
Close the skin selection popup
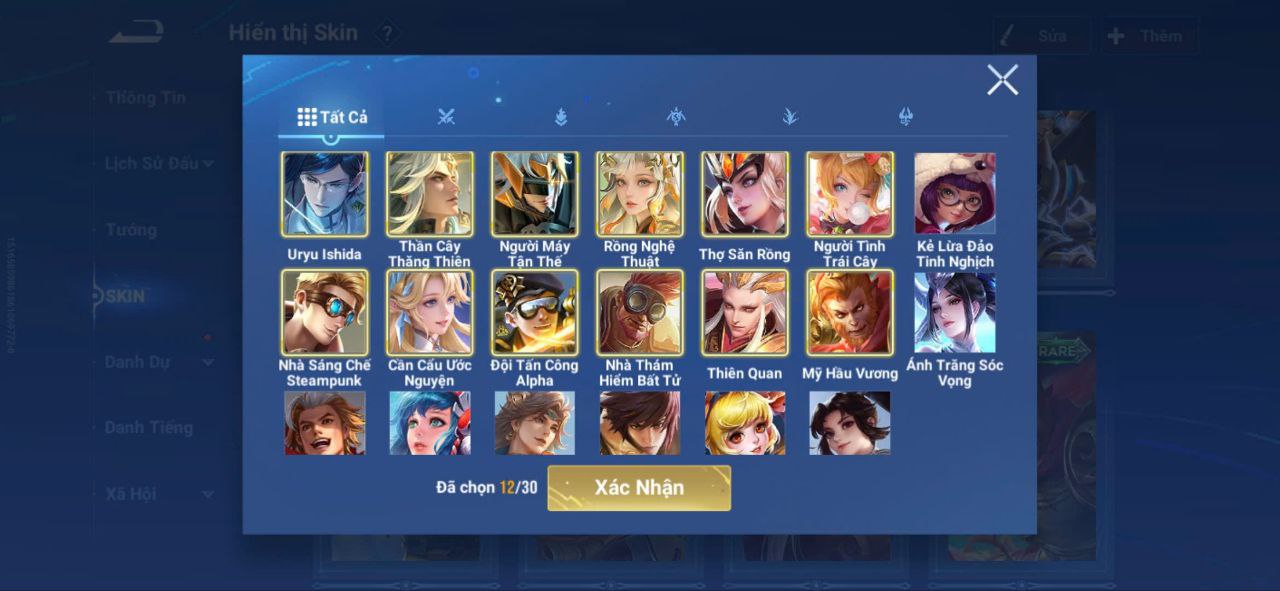[1002, 80]
